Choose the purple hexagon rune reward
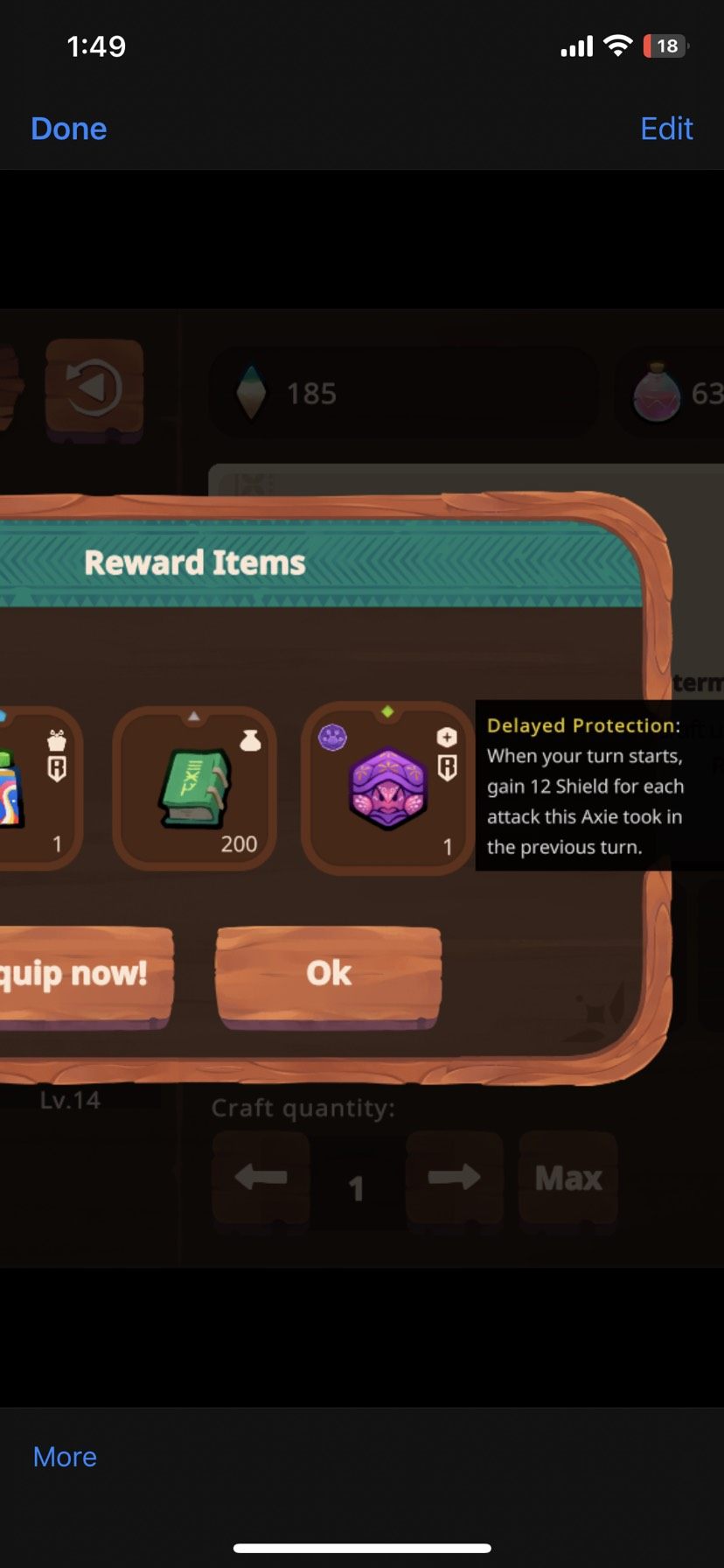The image size is (724, 1568). point(387,787)
